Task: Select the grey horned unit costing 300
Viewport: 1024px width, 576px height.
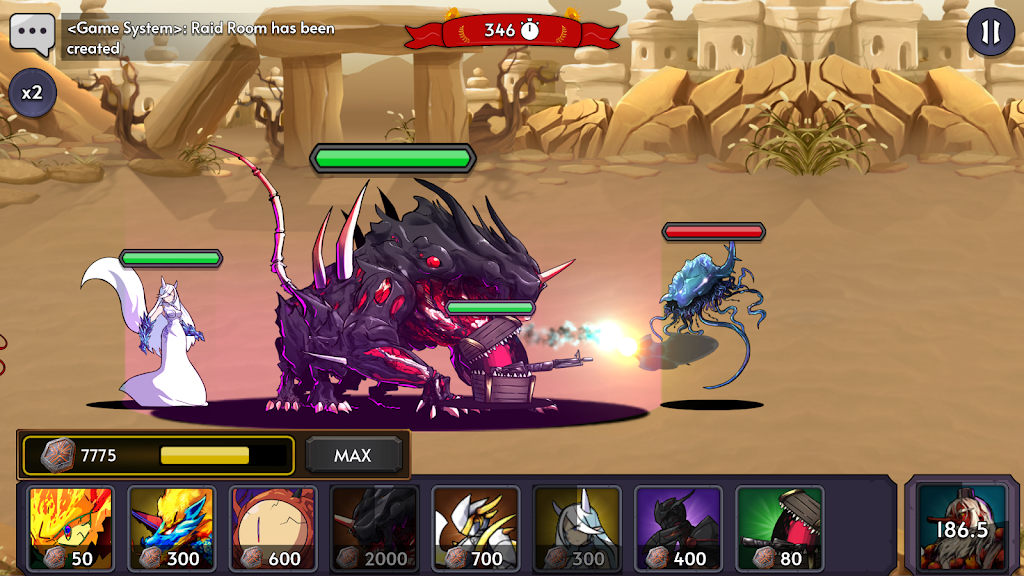Action: [x=577, y=529]
